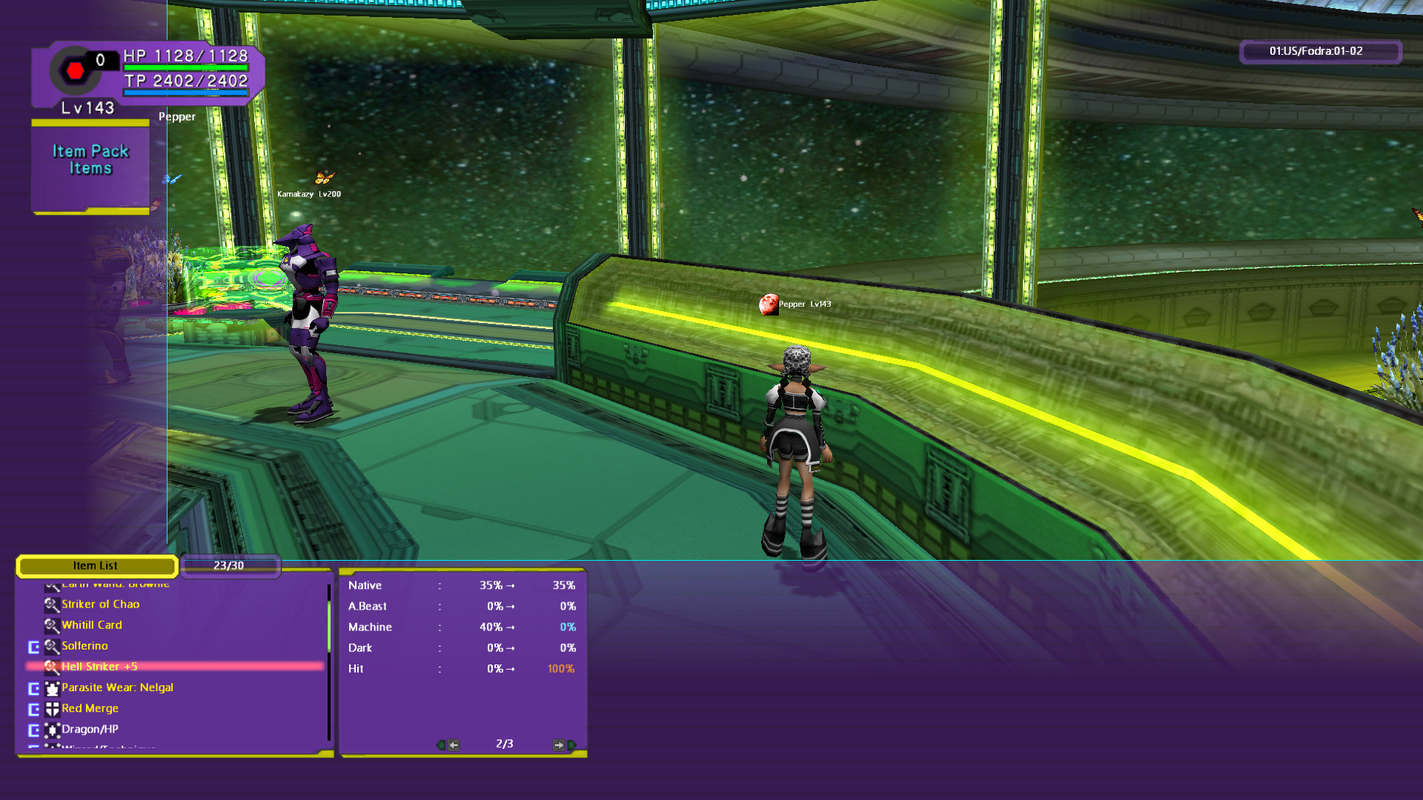Select Parasite Wear: Nelgal armor

point(117,688)
